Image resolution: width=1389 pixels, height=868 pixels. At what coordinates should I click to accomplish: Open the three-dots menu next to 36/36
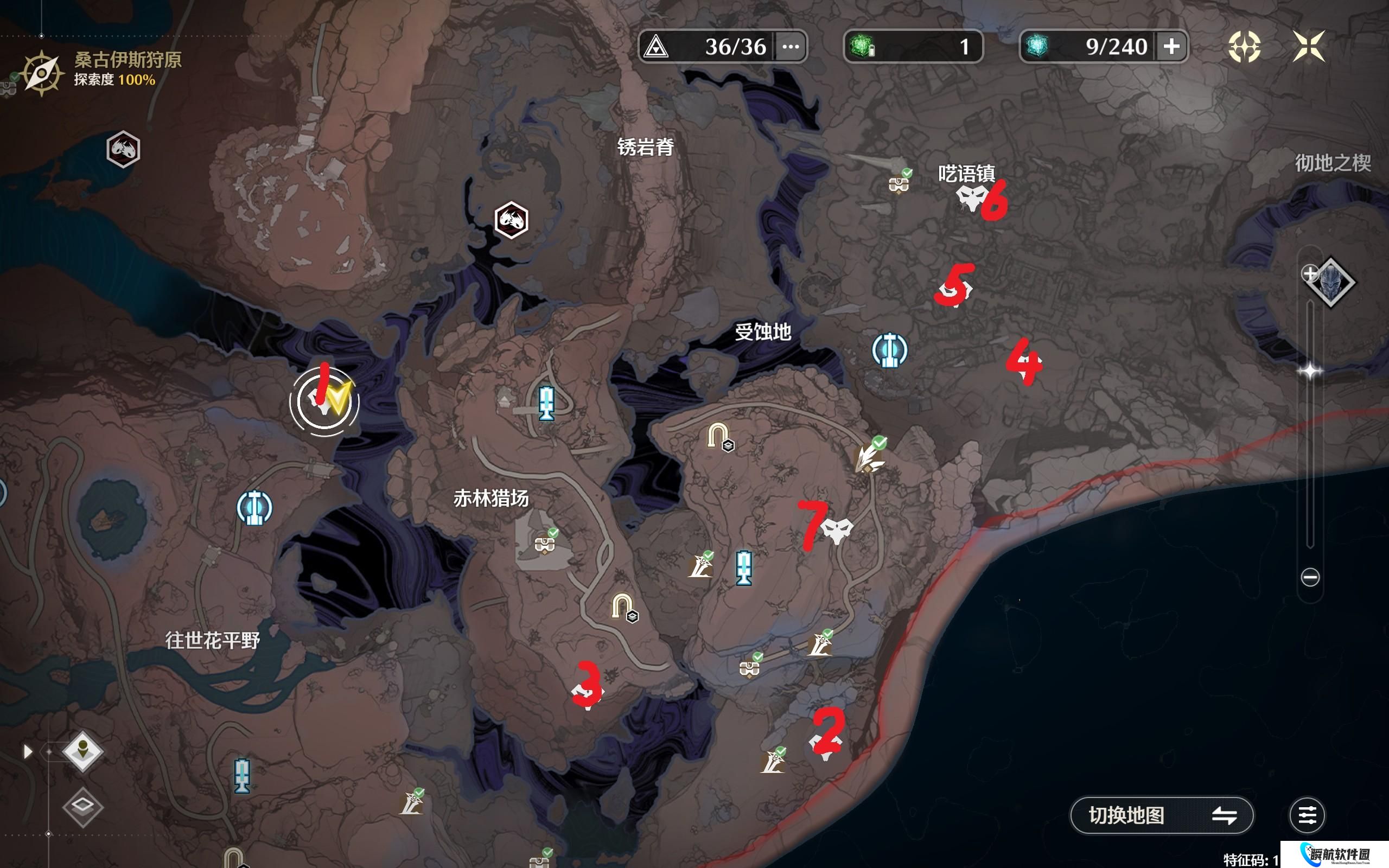click(x=791, y=47)
